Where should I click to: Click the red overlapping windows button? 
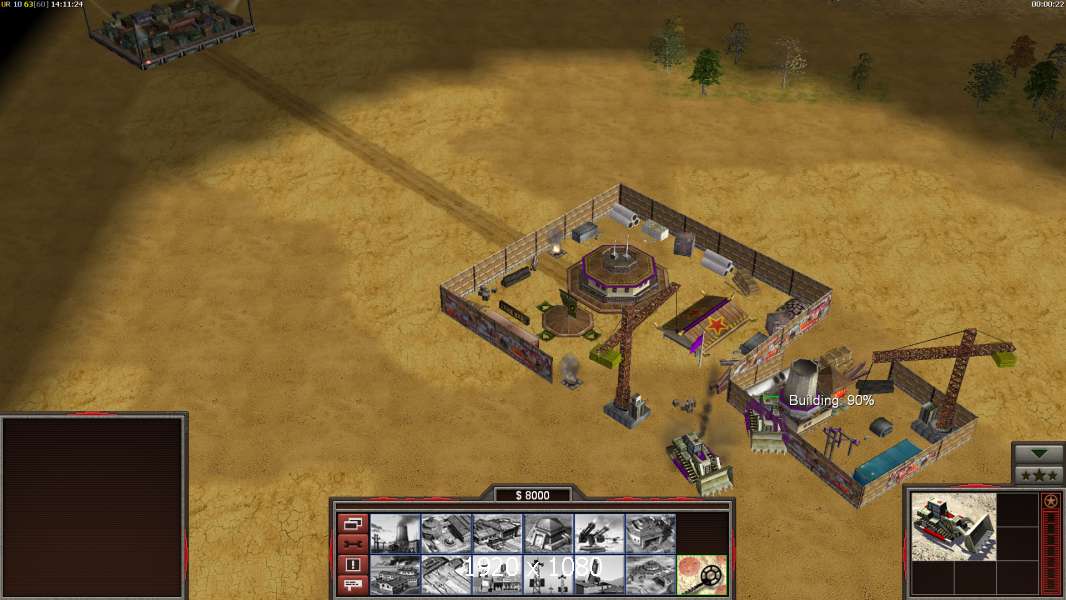click(x=352, y=524)
